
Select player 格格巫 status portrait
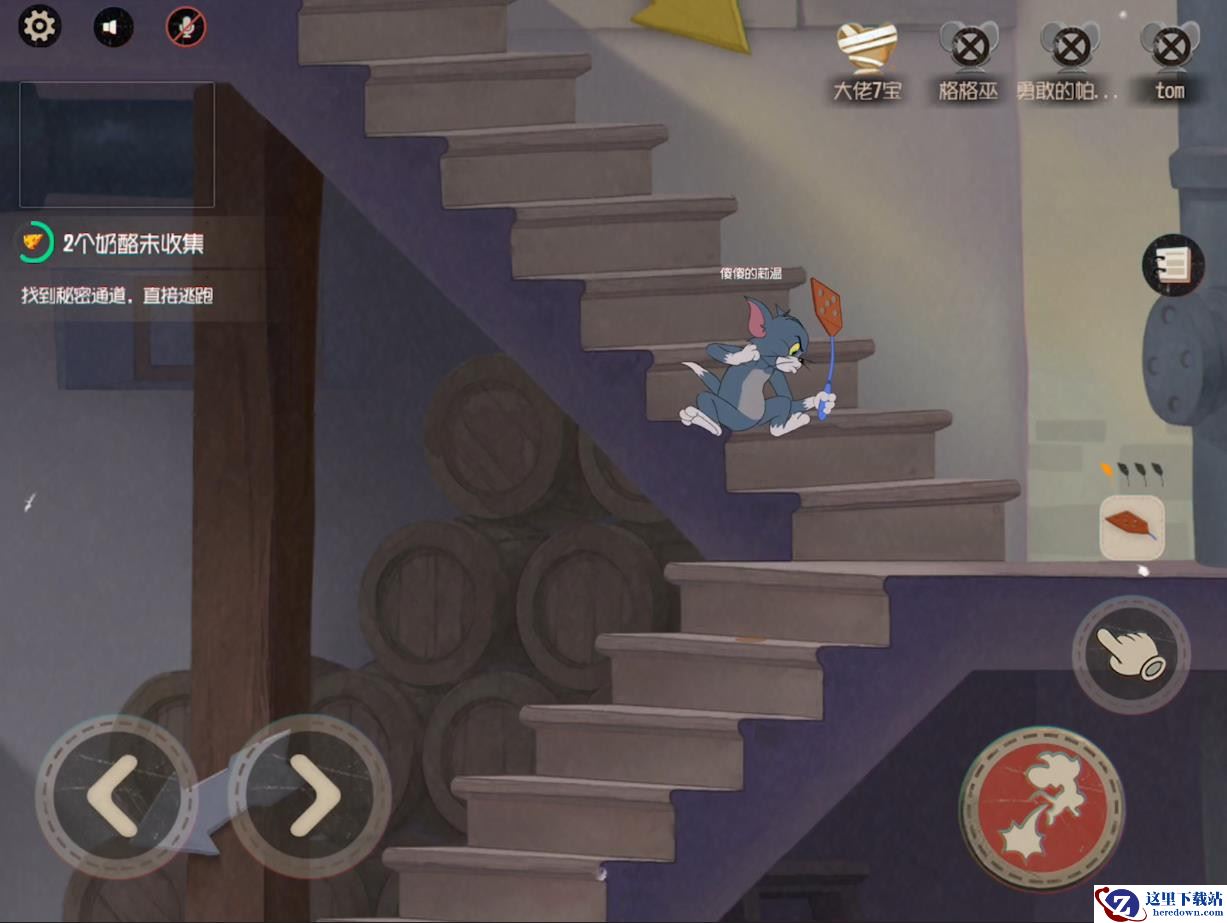click(x=966, y=46)
